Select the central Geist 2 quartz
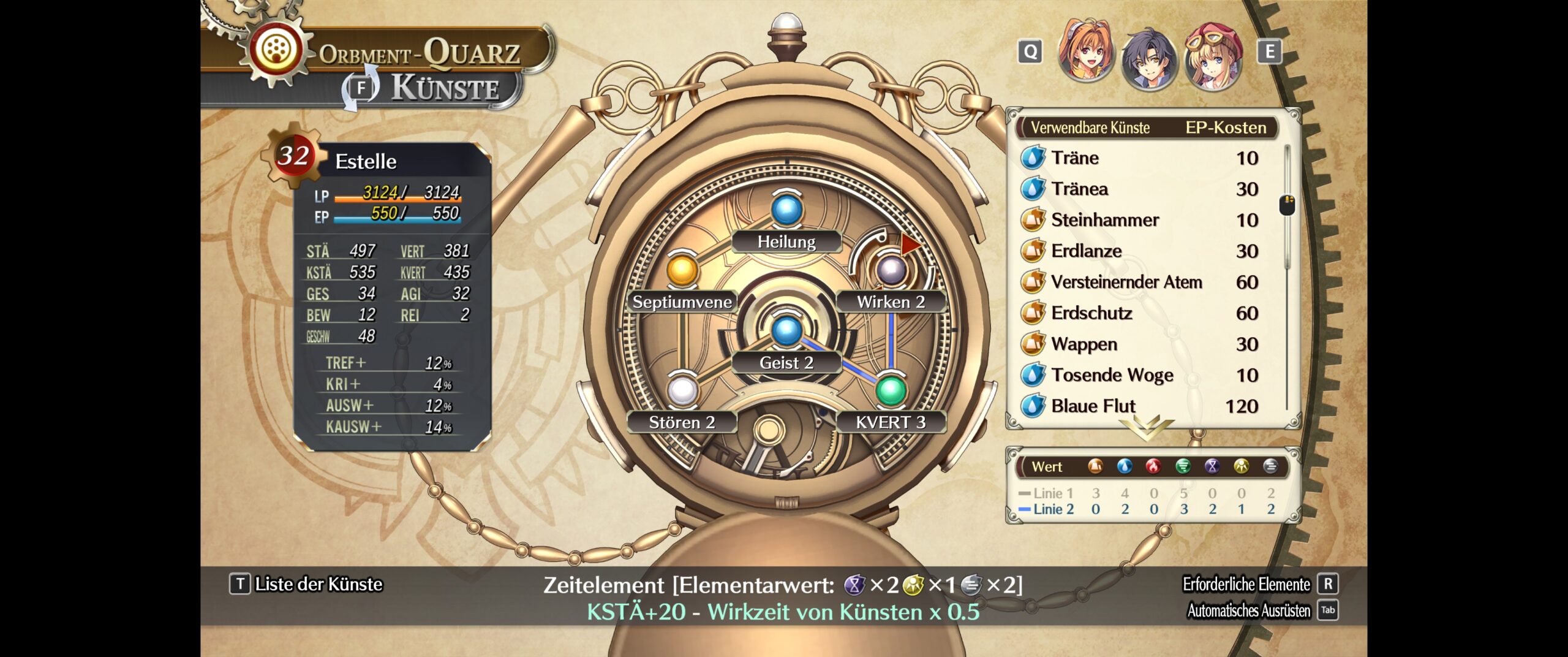 tap(786, 331)
